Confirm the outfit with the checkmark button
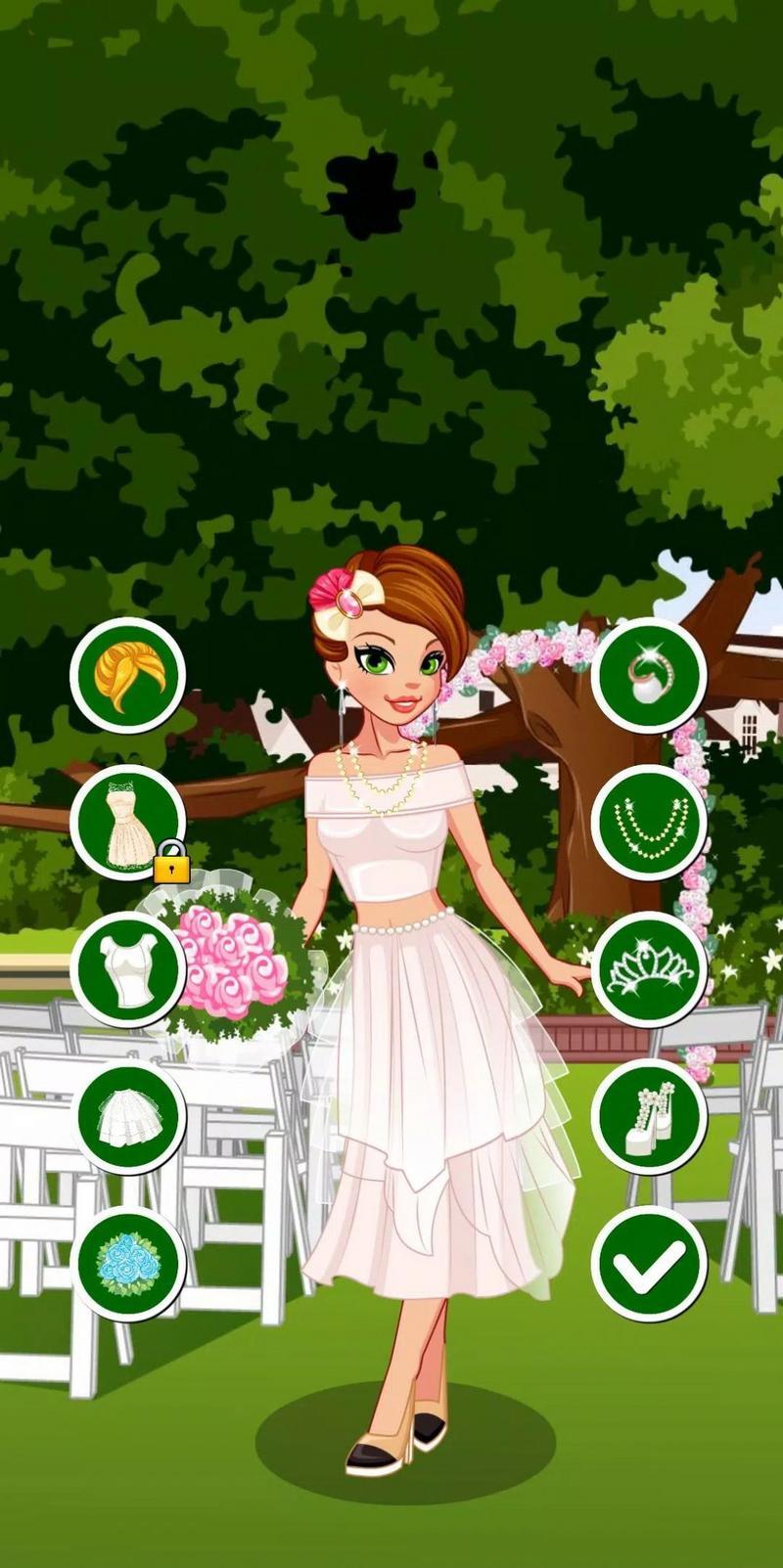Viewport: 783px width, 1568px height. pos(649,1262)
